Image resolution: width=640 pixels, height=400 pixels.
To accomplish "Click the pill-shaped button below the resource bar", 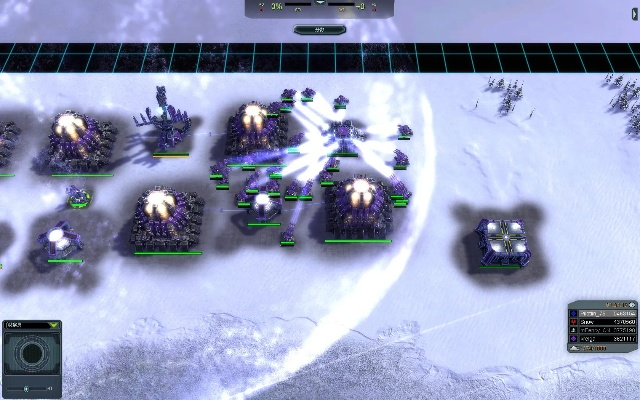I will [320, 29].
